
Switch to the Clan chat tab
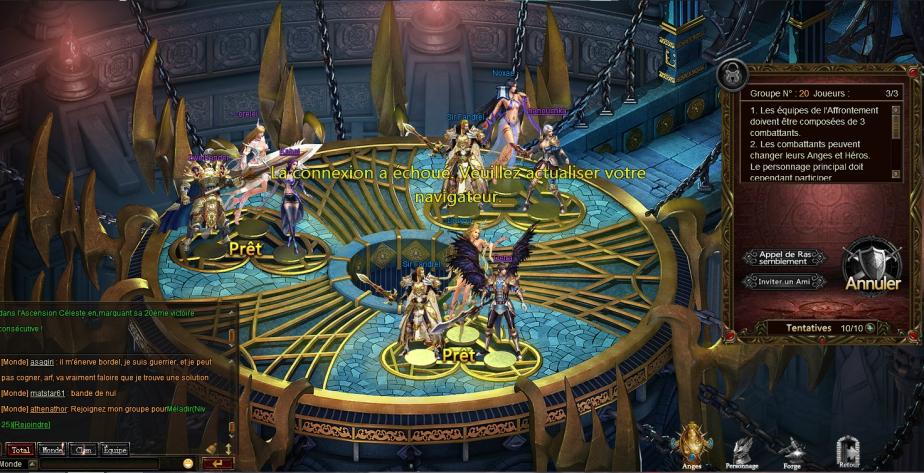(83, 450)
